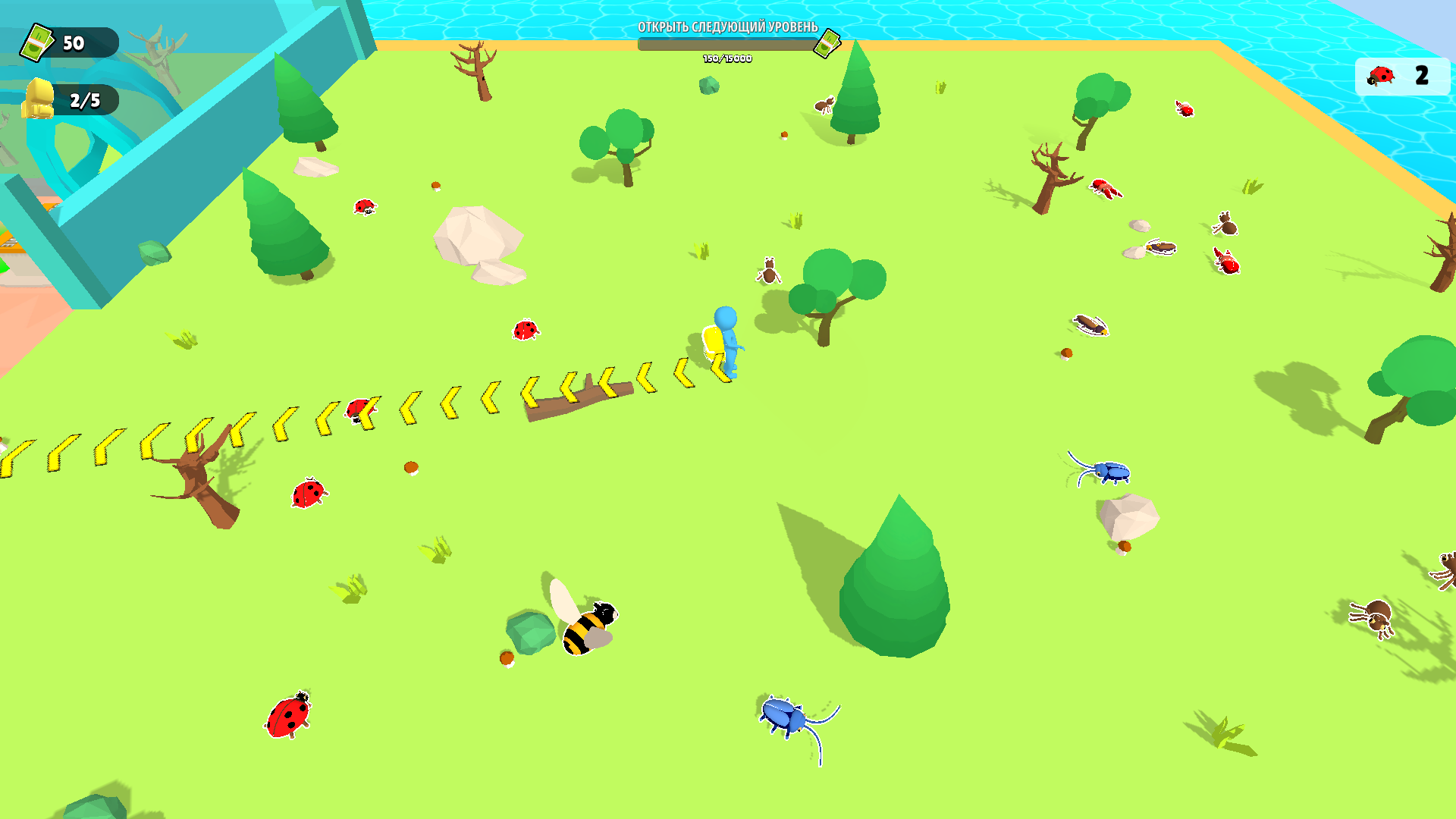This screenshot has width=1456, height=819.
Task: Click the ladybug icon in the quota panel
Action: pyautogui.click(x=1382, y=76)
